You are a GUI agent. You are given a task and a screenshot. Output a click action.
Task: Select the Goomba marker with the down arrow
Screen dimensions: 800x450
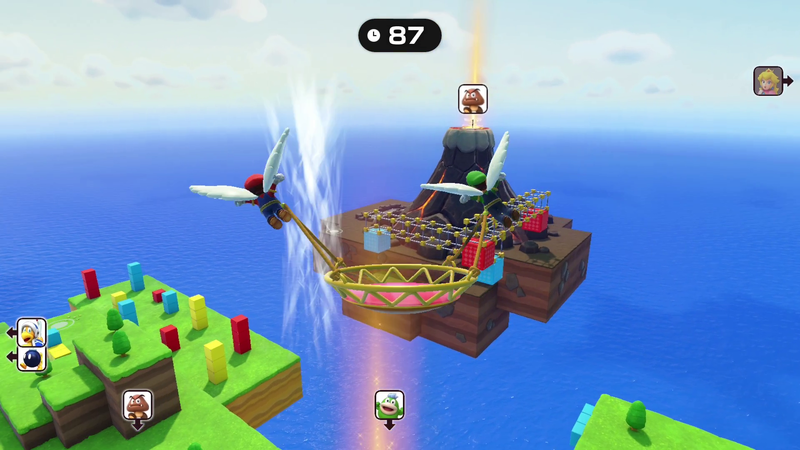[x=137, y=405]
